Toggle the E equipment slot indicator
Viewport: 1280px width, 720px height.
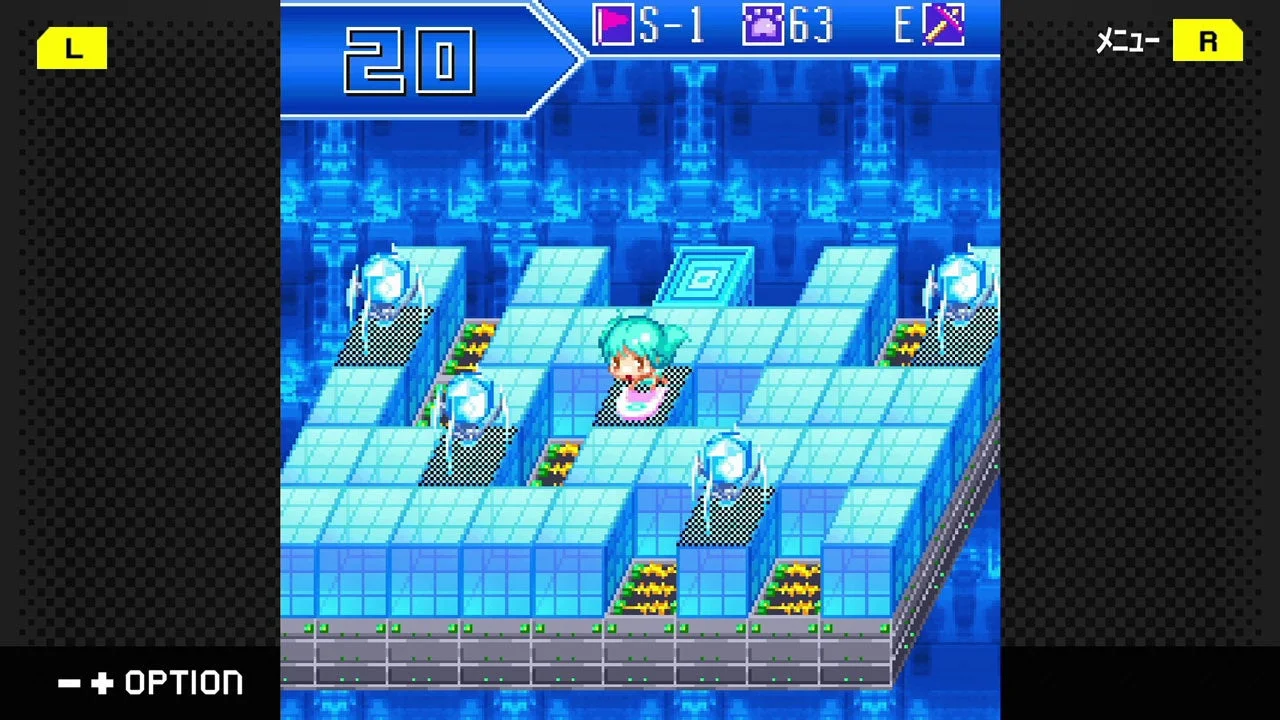[905, 25]
